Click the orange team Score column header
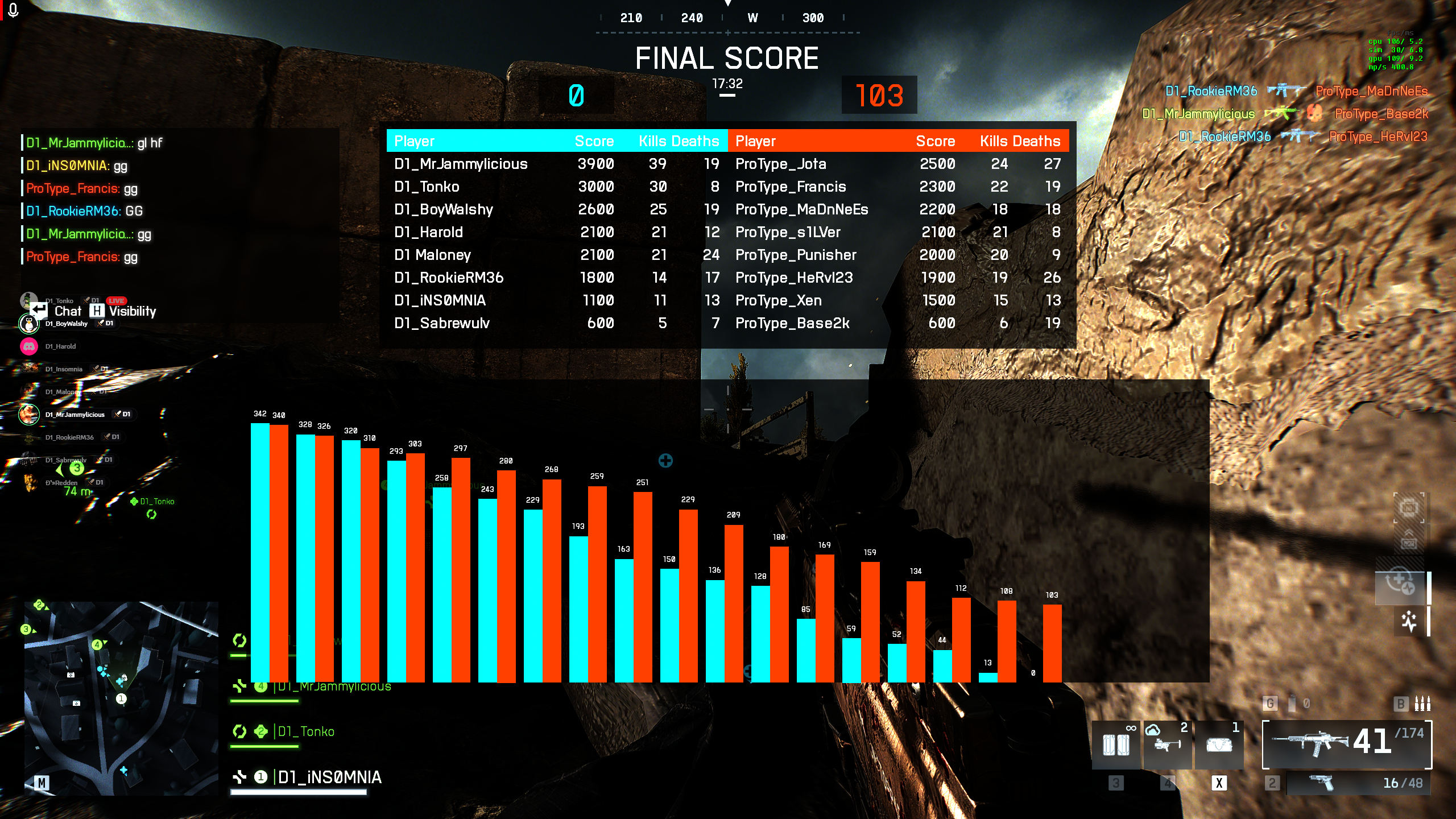Viewport: 1456px width, 819px height. click(935, 141)
